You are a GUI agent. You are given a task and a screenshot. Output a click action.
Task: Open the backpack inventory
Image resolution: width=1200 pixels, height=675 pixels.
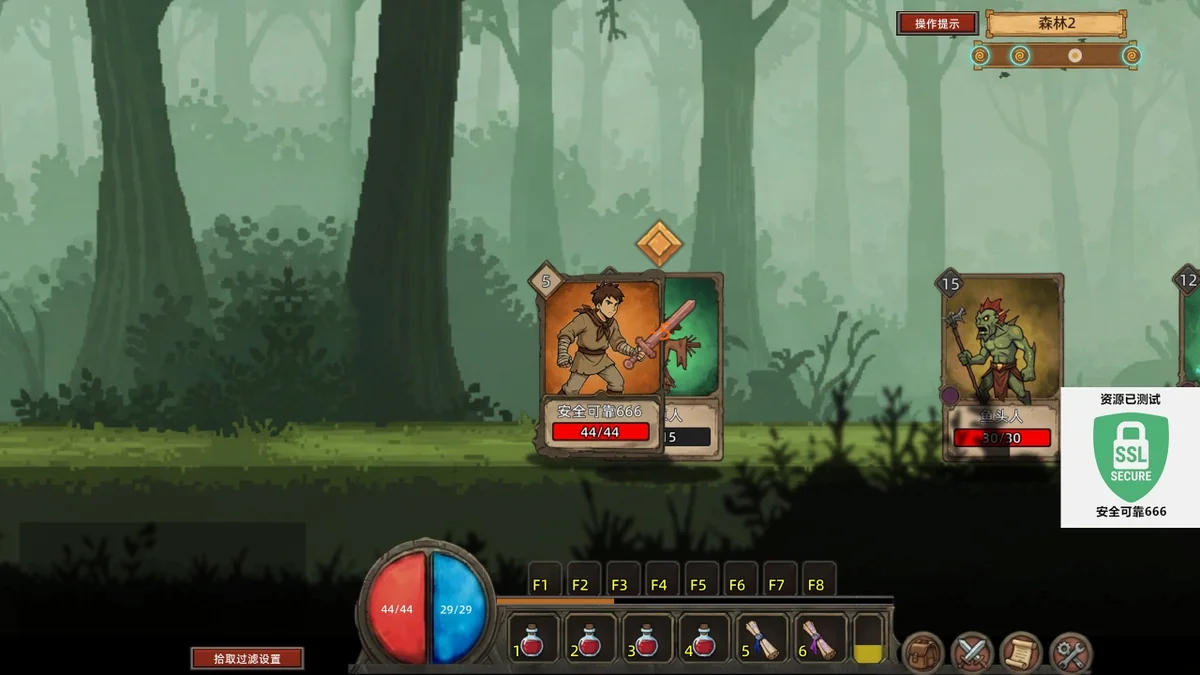(922, 653)
